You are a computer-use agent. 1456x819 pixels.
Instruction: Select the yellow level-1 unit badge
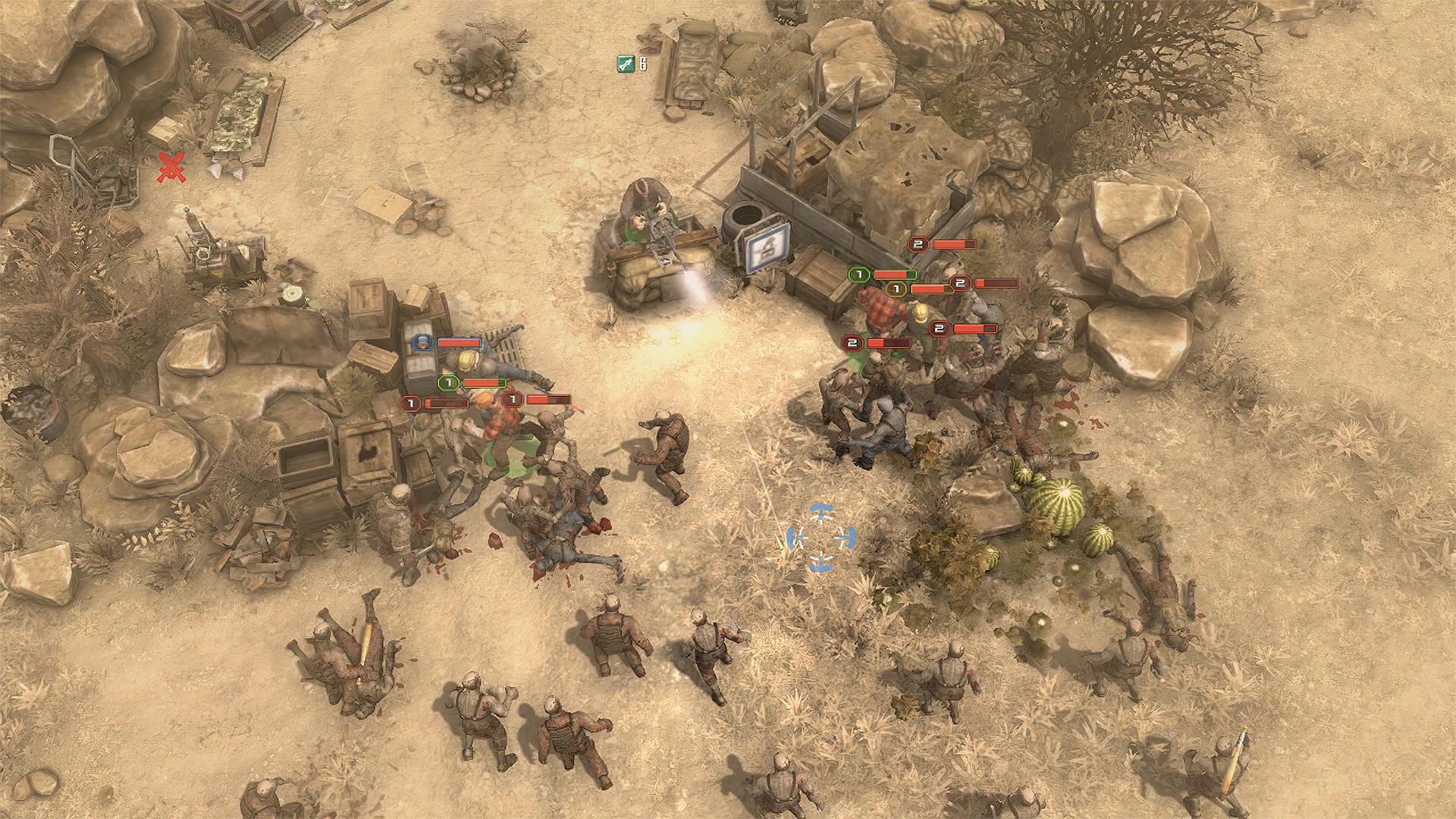click(895, 289)
